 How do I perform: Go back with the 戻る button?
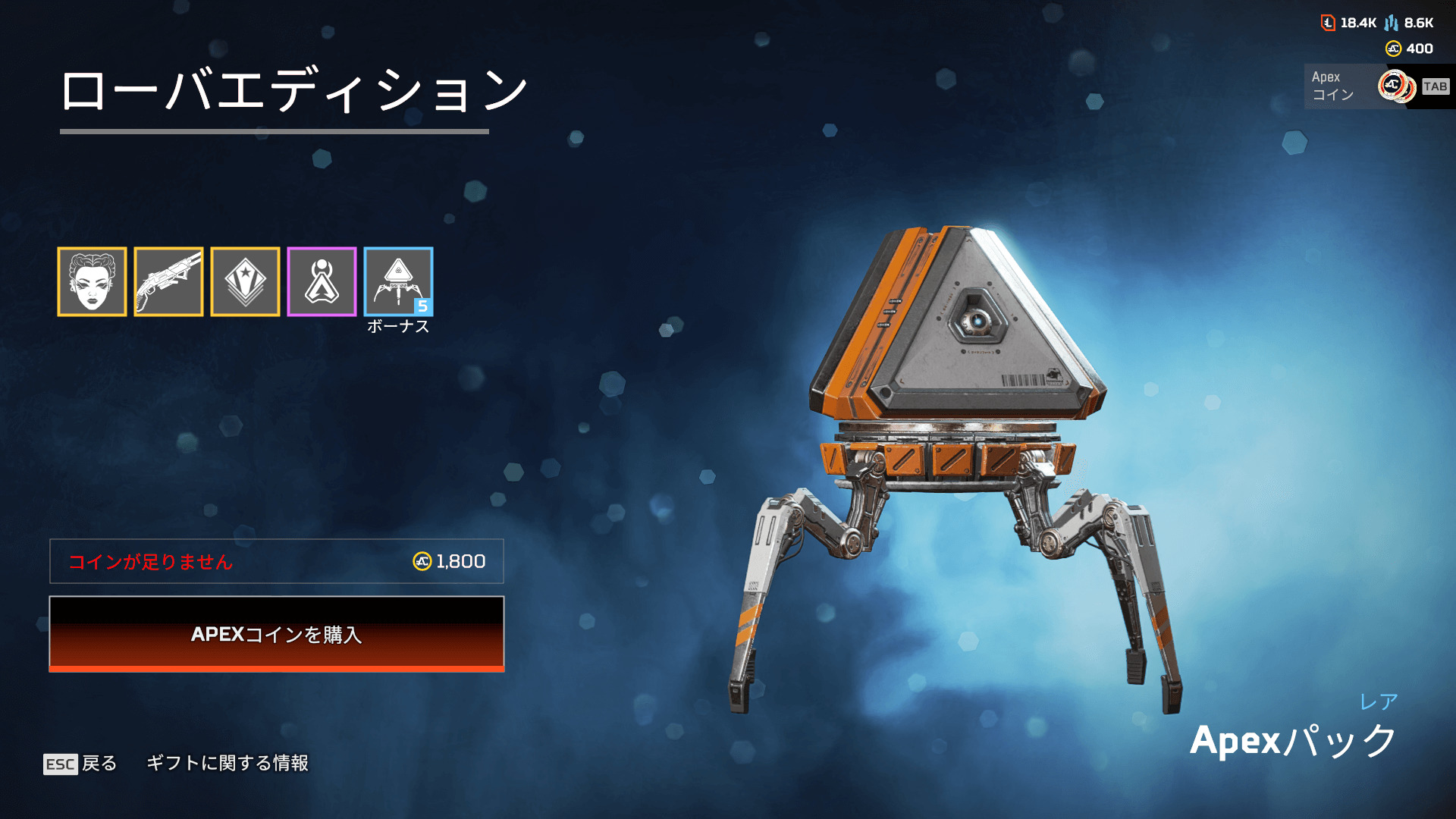81,763
